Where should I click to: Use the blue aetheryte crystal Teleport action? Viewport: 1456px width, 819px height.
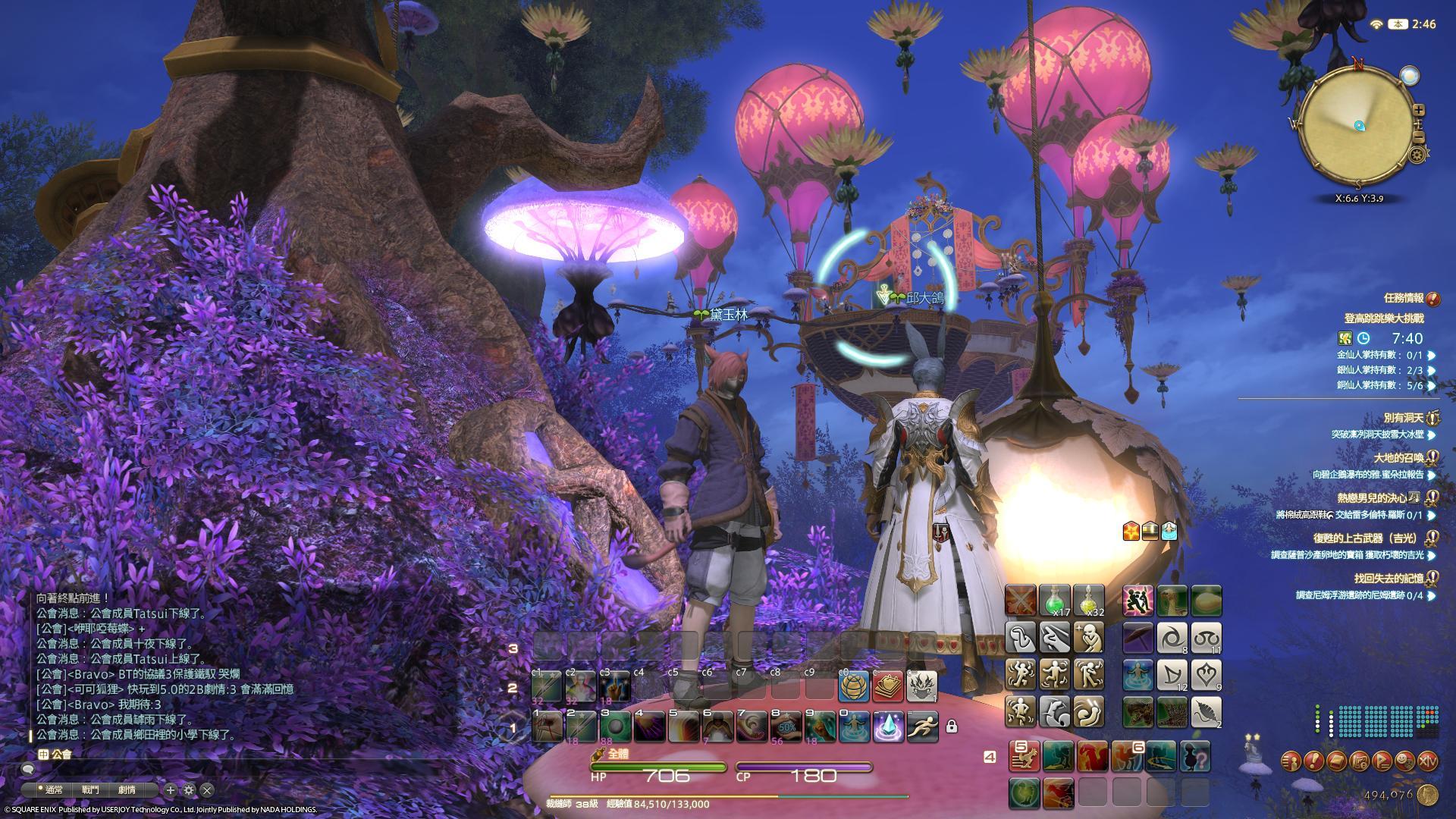[x=888, y=726]
